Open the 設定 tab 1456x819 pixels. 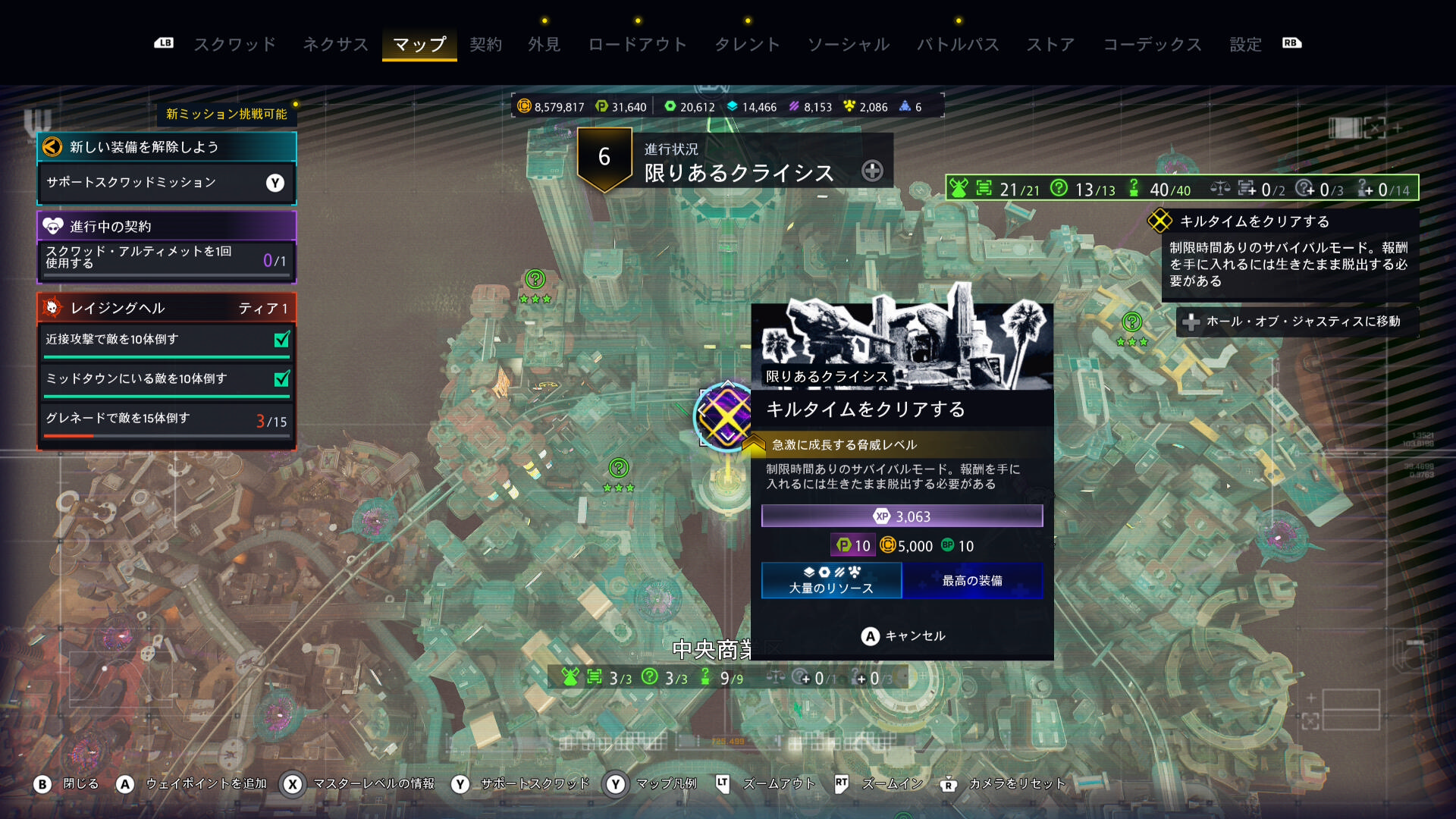1245,45
